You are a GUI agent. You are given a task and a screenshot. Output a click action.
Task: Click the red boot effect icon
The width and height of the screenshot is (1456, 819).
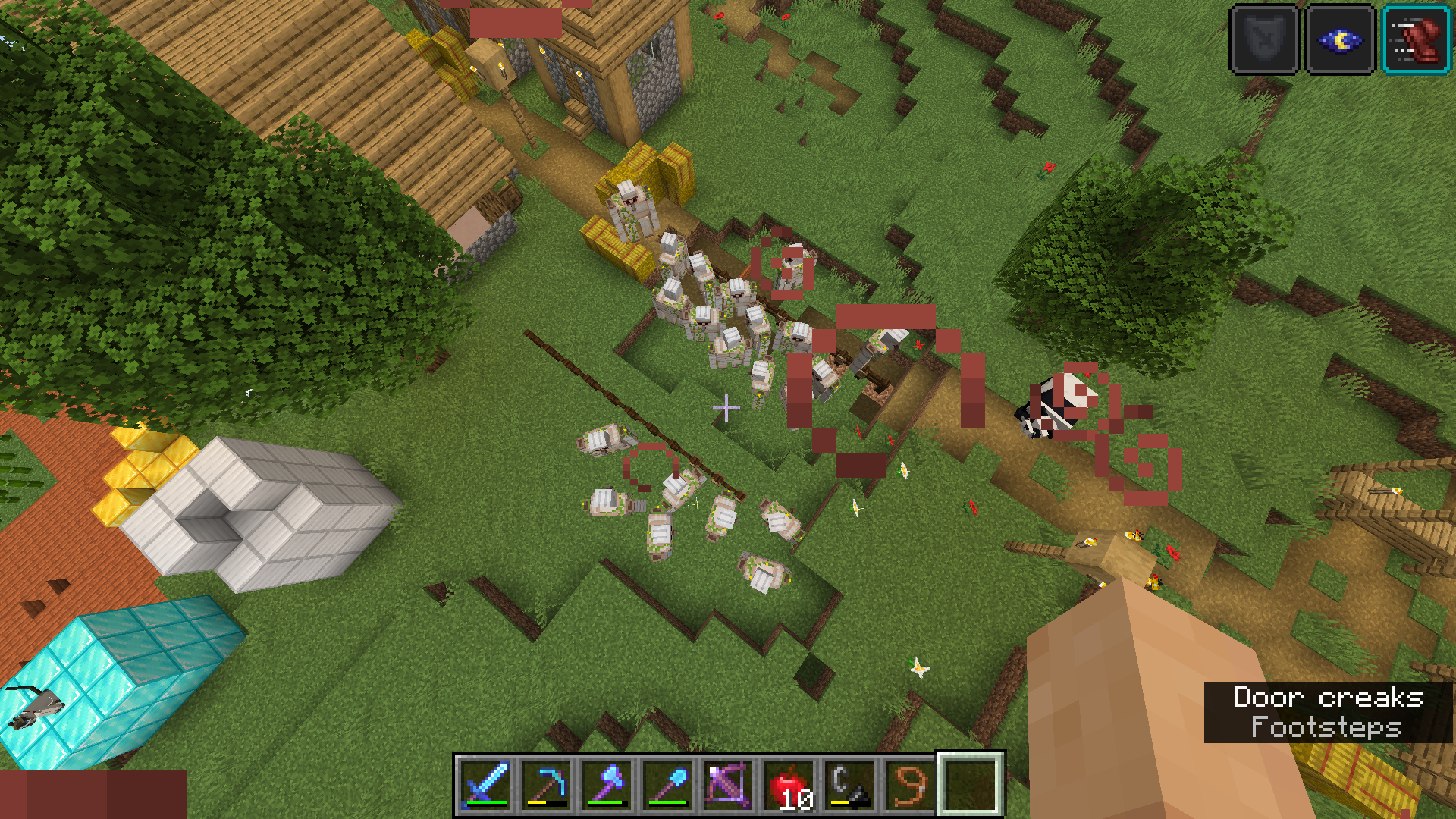click(x=1417, y=39)
